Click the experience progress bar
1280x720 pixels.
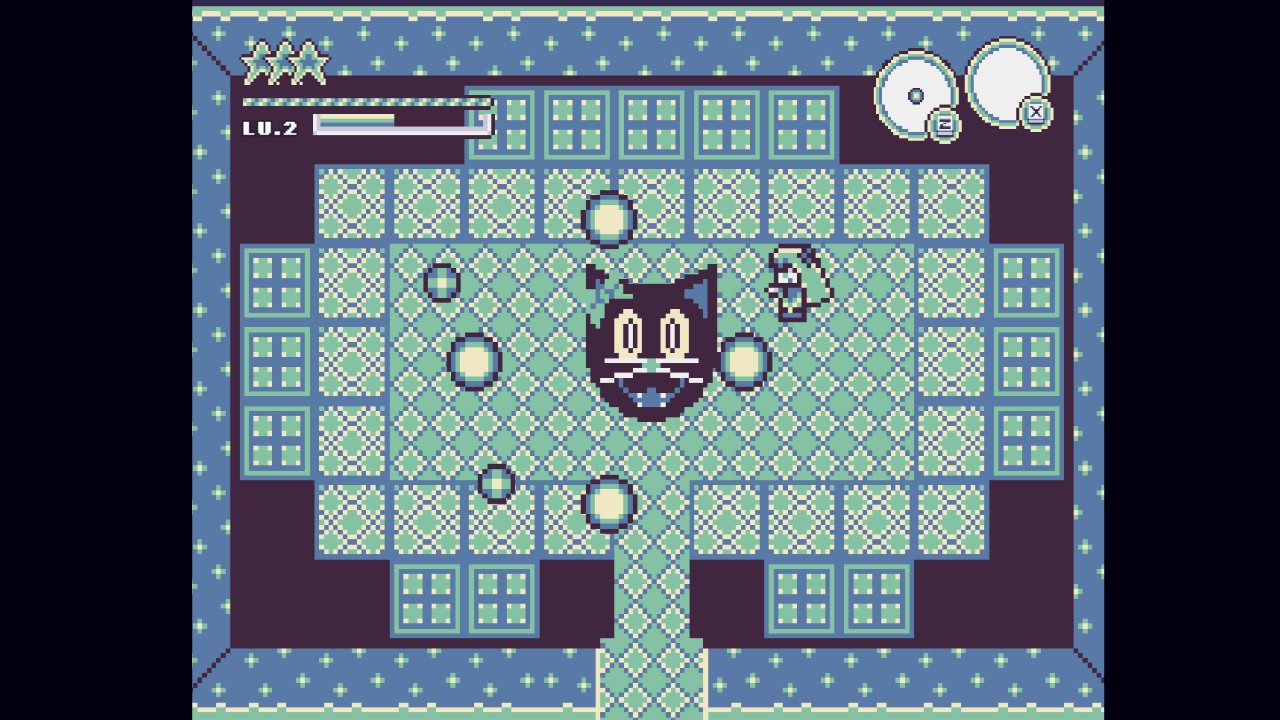(398, 123)
